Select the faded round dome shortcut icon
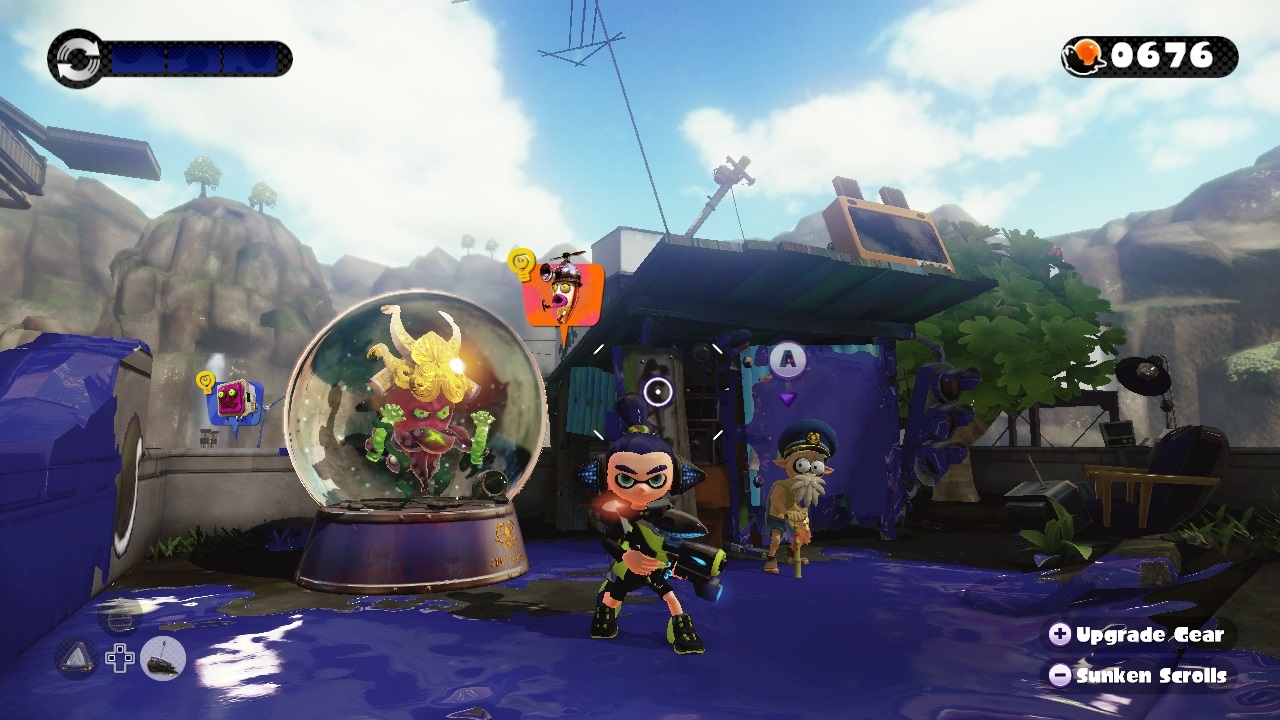1280x720 pixels. tap(119, 620)
